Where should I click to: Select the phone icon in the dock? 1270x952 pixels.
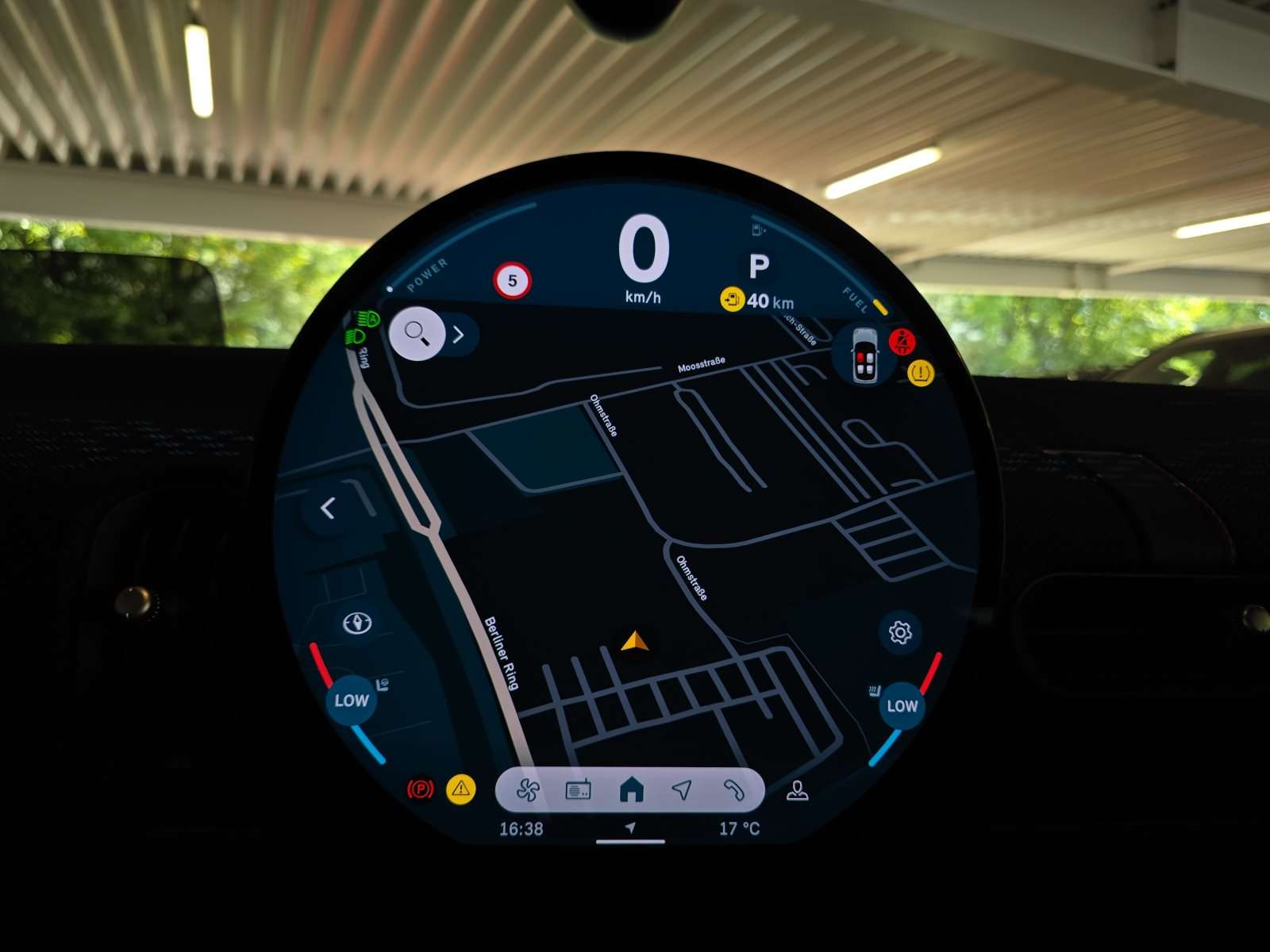point(734,791)
